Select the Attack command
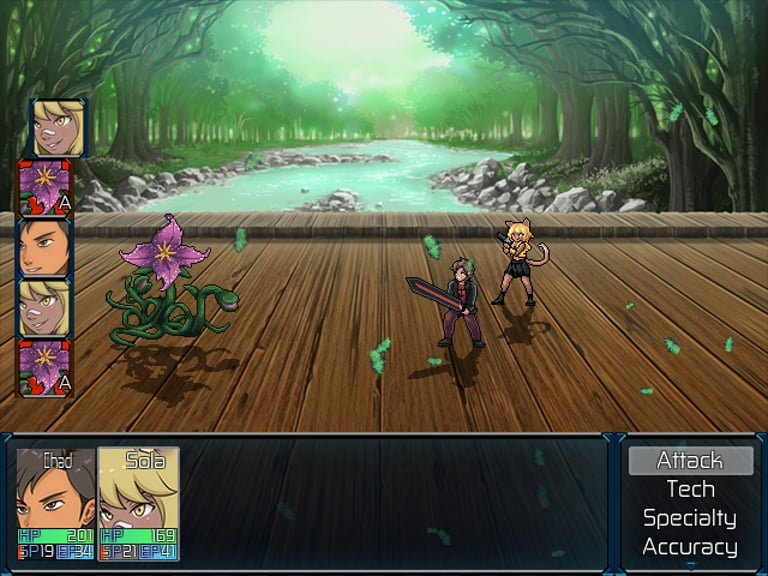This screenshot has width=768, height=576. [690, 460]
